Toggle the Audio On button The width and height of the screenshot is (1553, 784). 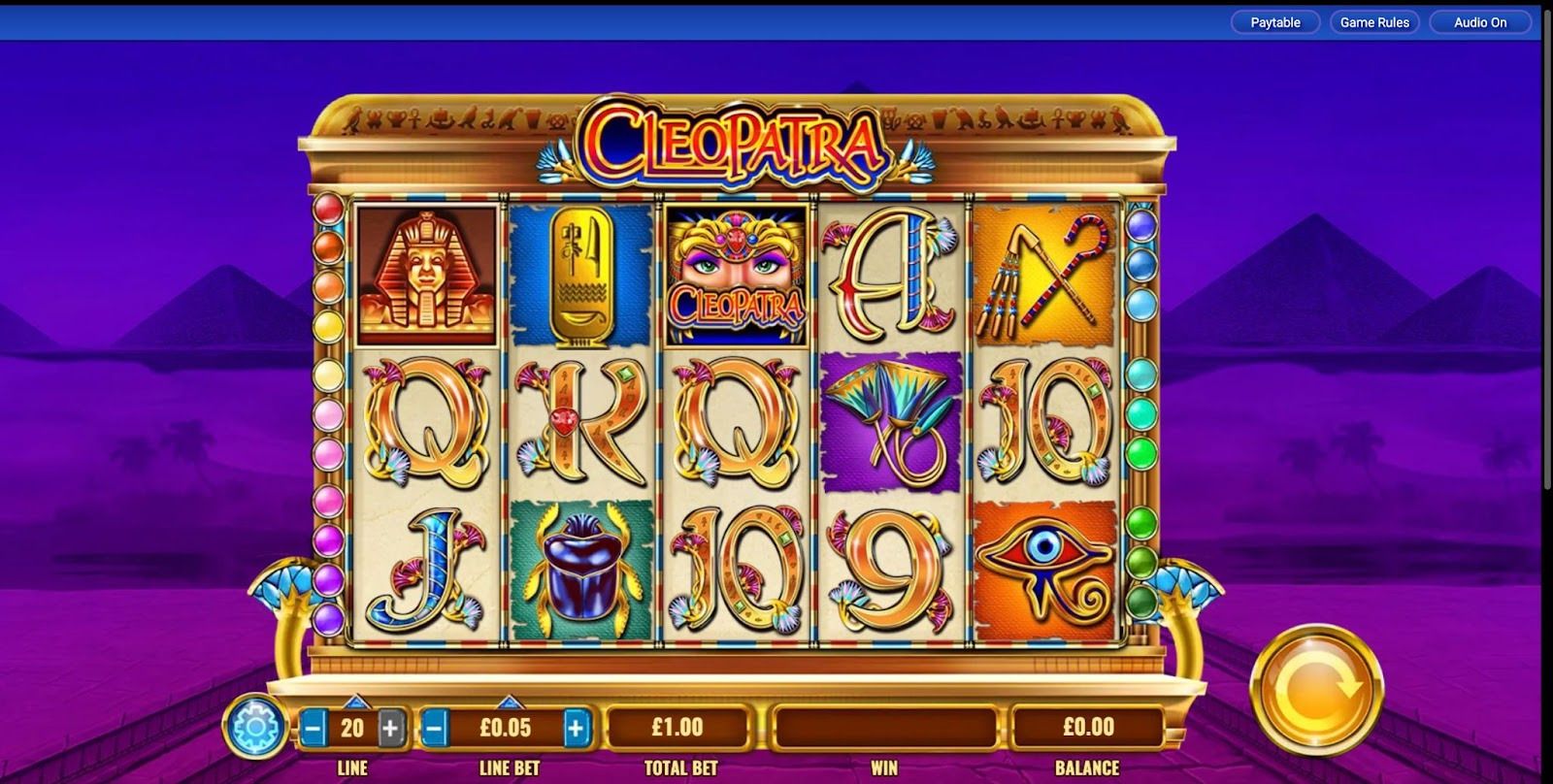(1479, 22)
